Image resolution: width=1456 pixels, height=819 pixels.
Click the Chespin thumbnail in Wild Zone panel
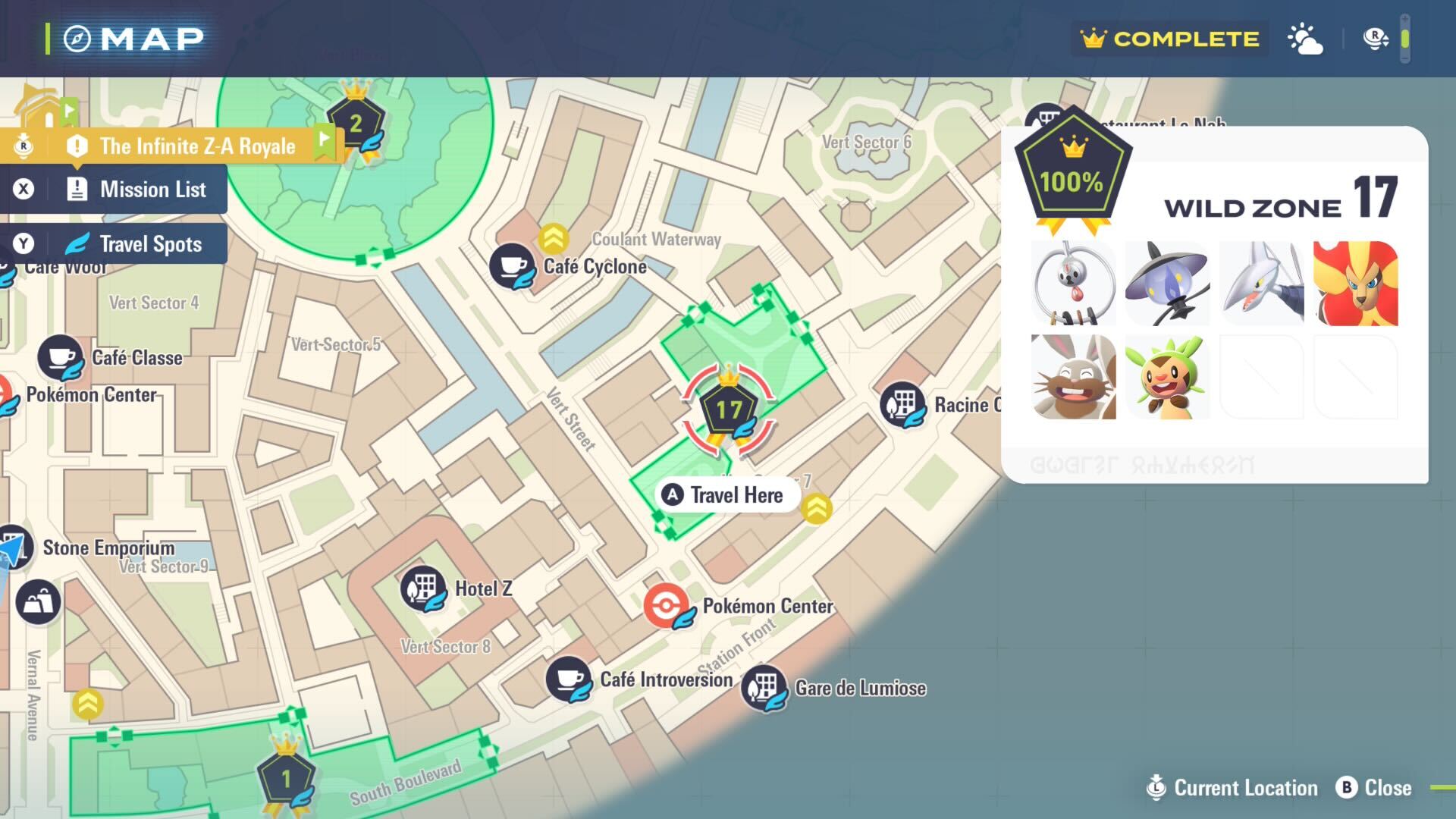pyautogui.click(x=1167, y=378)
